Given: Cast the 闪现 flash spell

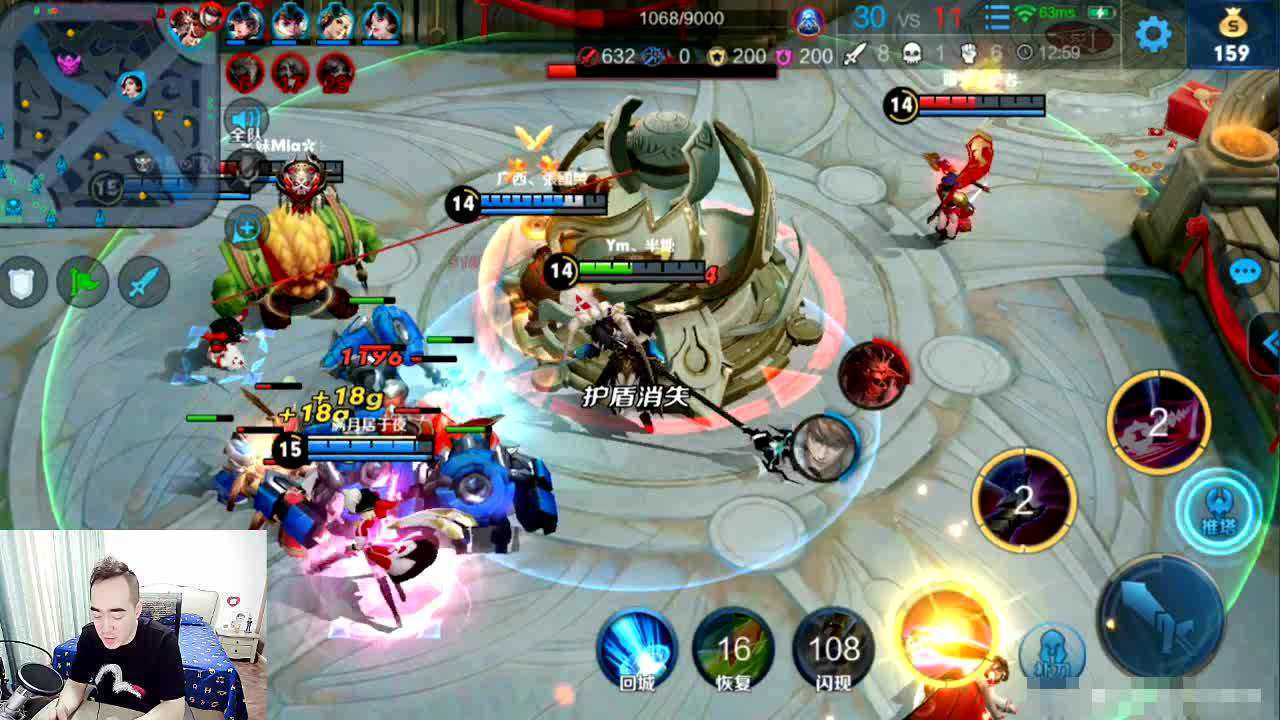Looking at the screenshot, I should click(x=834, y=650).
